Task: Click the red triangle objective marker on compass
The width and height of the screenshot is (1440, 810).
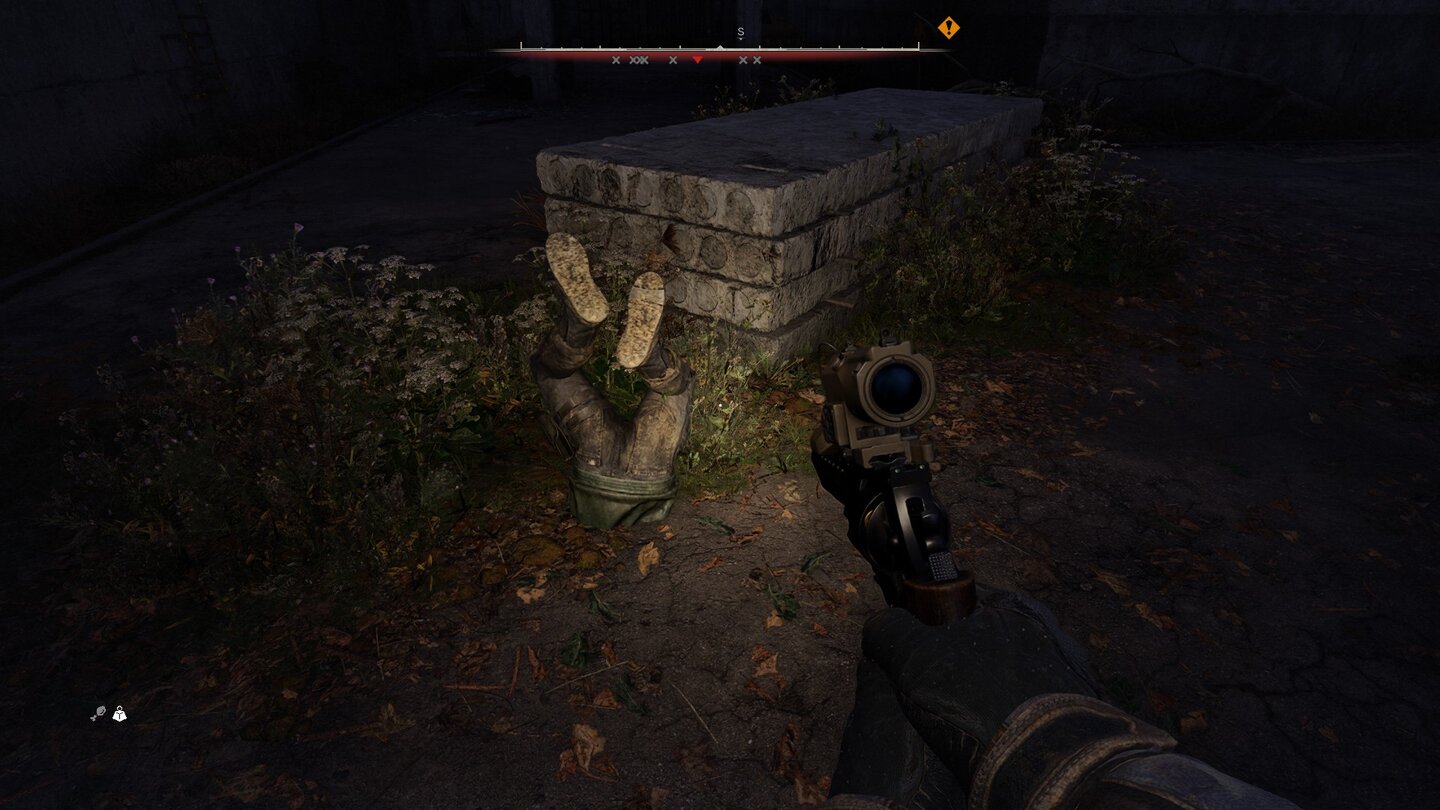Action: point(698,60)
